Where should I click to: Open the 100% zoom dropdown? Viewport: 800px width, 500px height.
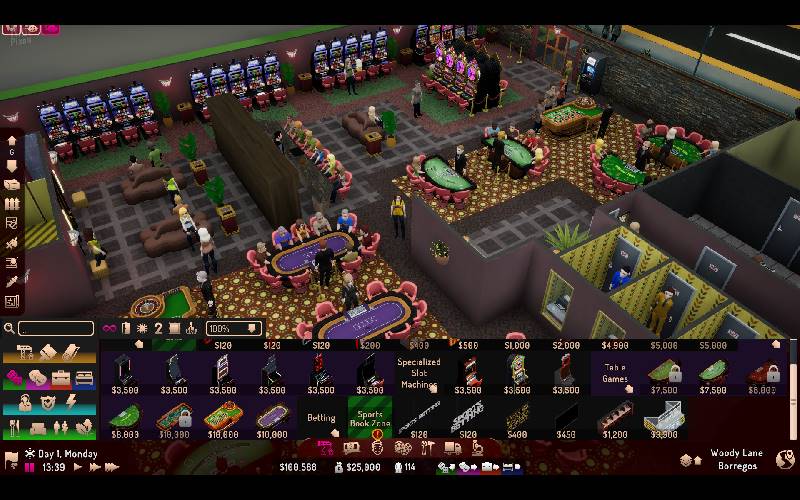pos(233,328)
